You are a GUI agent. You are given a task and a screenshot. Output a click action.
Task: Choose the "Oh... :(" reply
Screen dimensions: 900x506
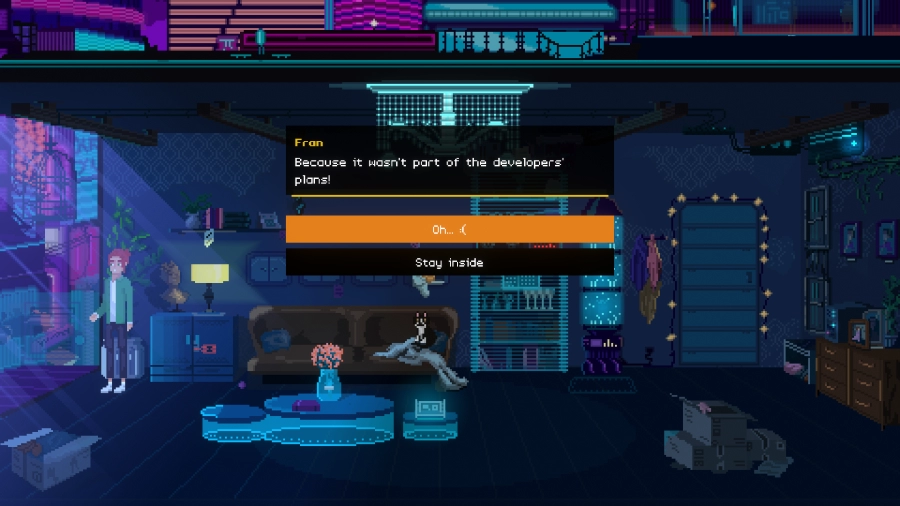tap(449, 230)
